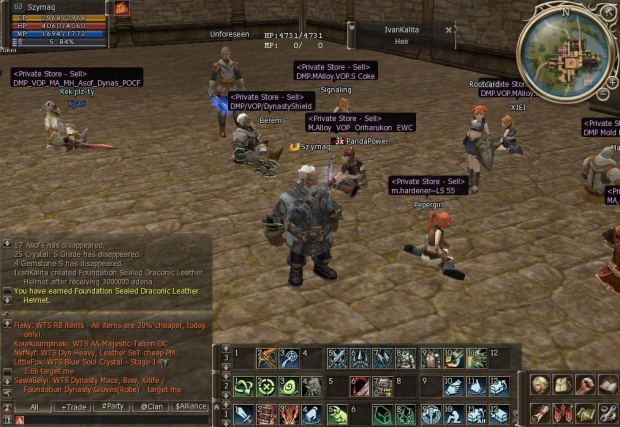Open the character face menu icon
Viewport: 620px width, 427px height.
539,386
